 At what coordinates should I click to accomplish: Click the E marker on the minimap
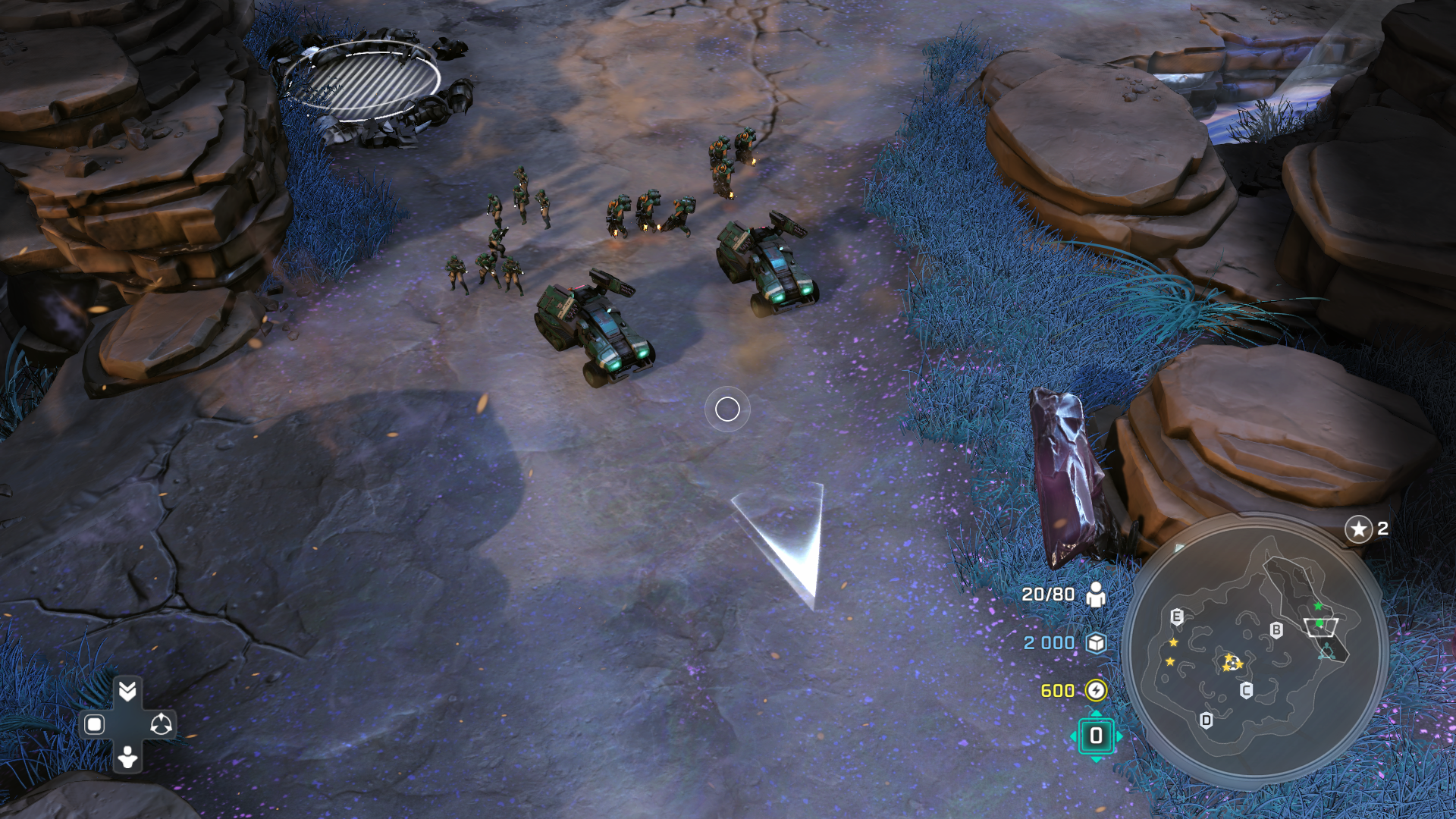click(1176, 617)
